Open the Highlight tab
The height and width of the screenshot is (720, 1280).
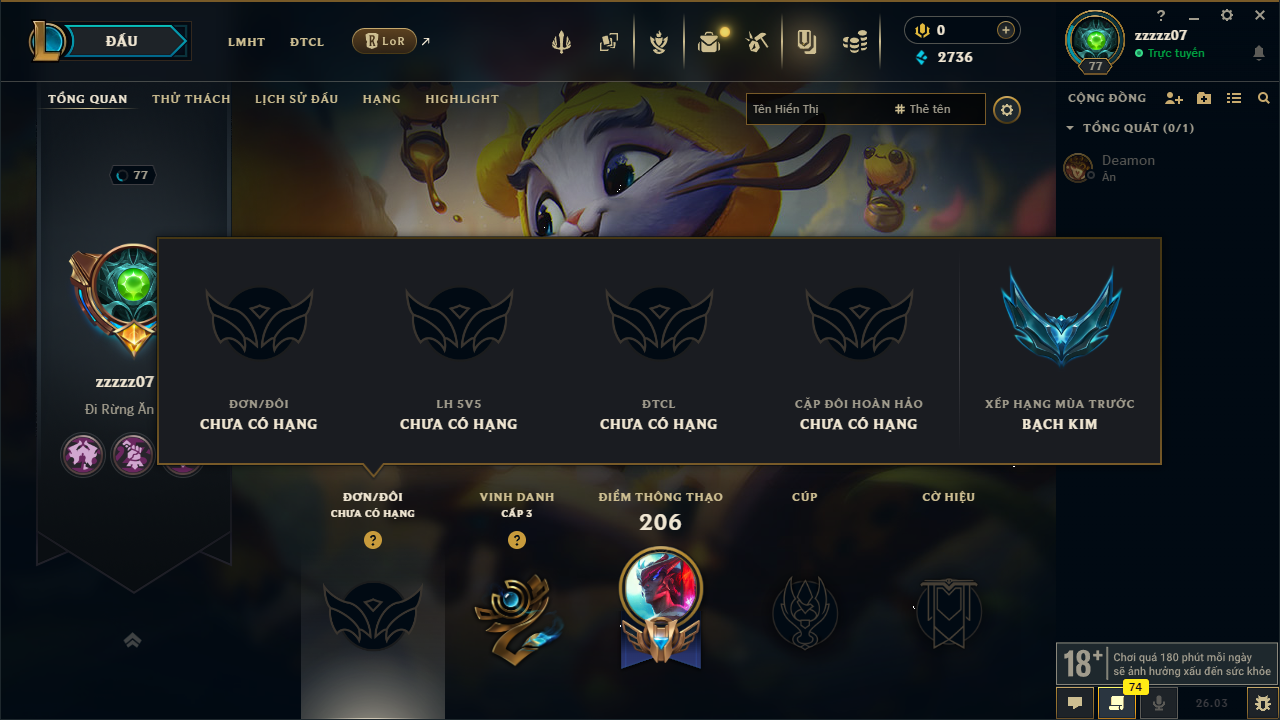tap(461, 99)
